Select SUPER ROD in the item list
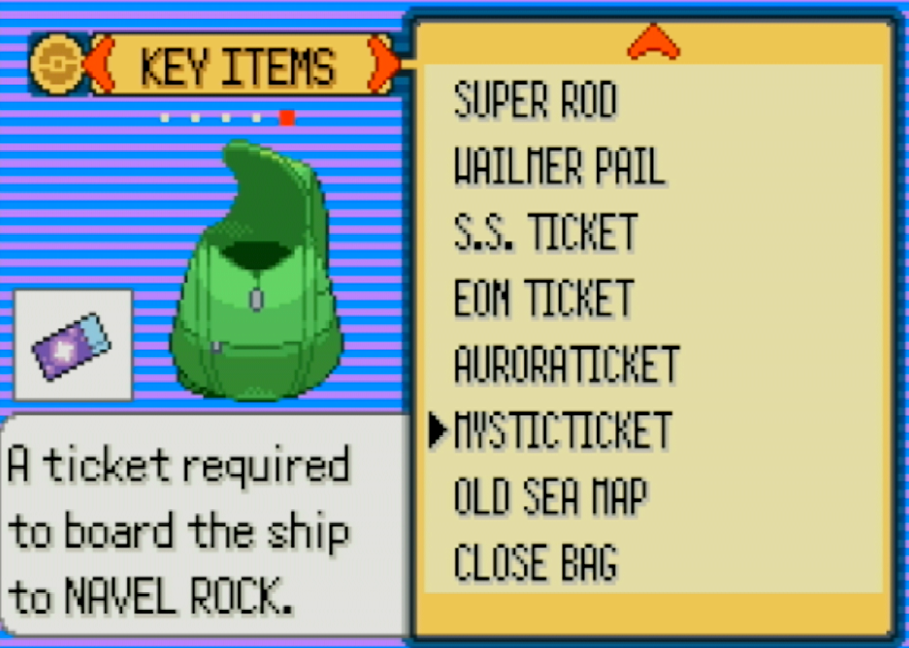 (535, 100)
